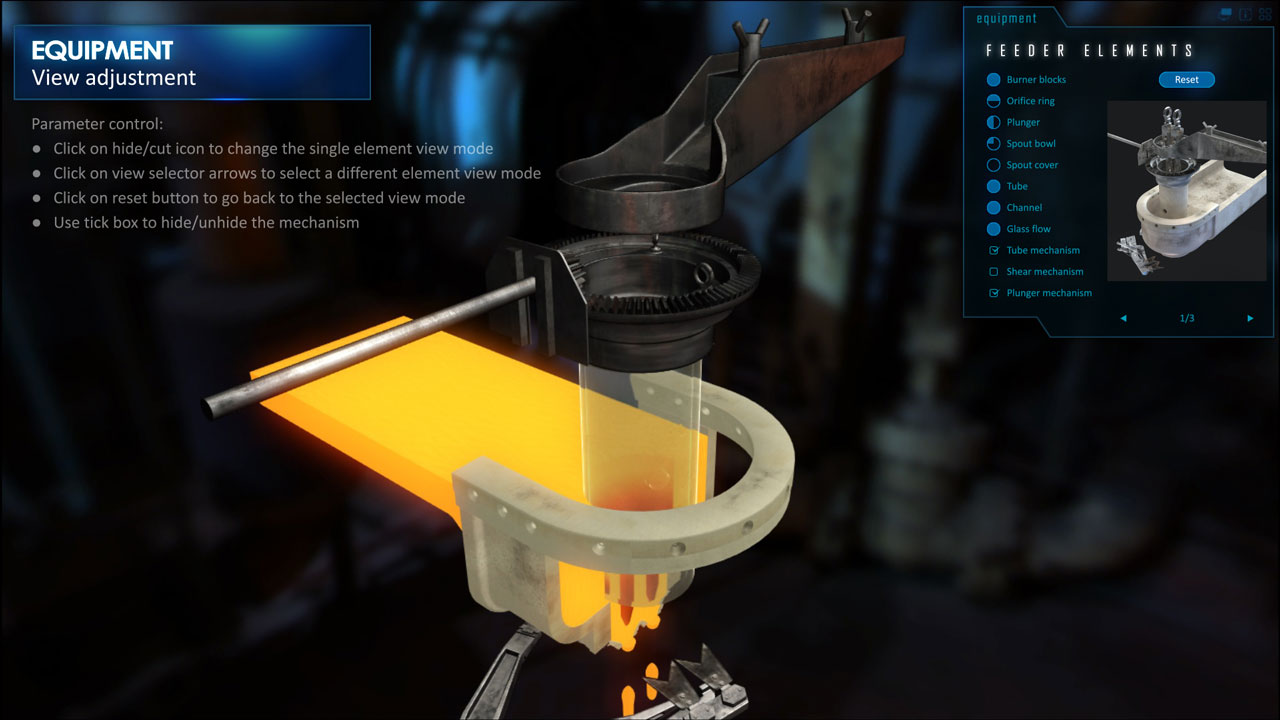Click the middle icon above the panel

[x=1245, y=14]
